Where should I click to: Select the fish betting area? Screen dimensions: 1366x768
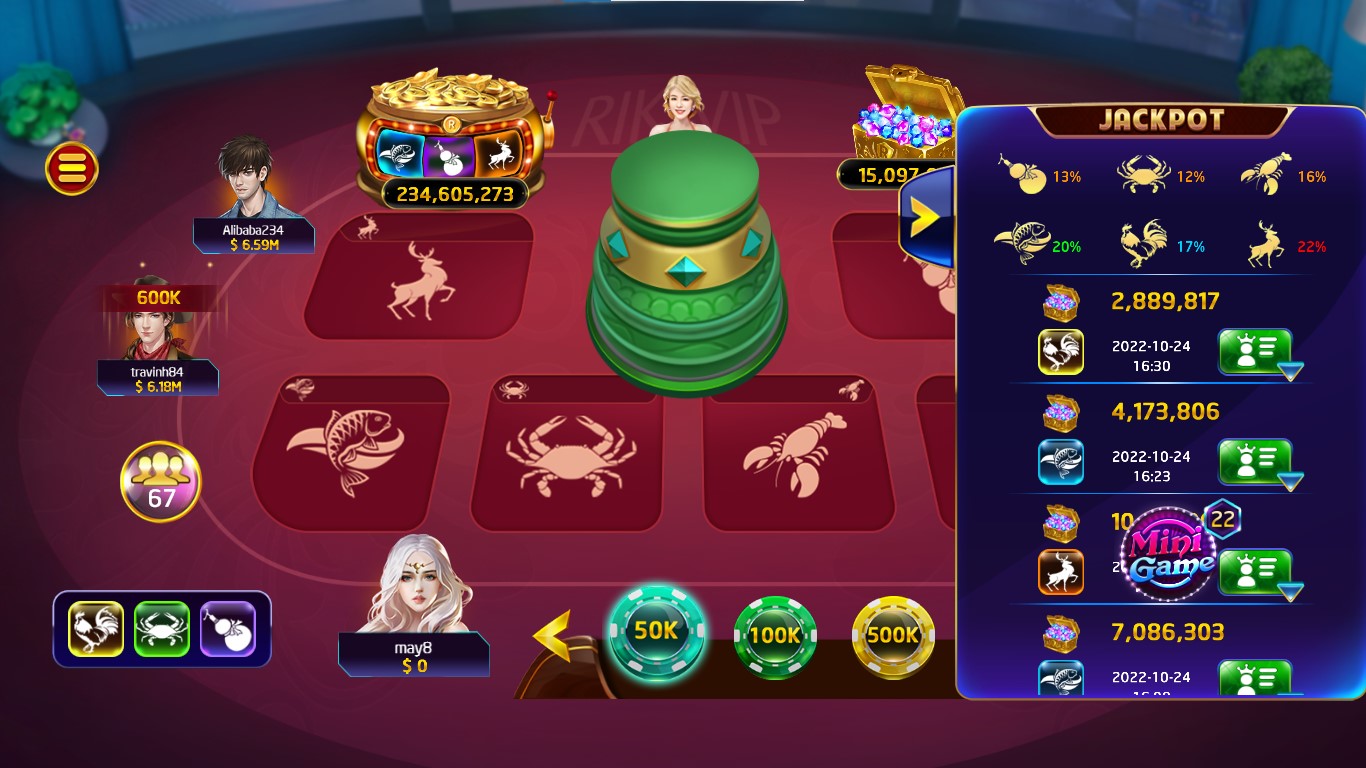[x=351, y=450]
